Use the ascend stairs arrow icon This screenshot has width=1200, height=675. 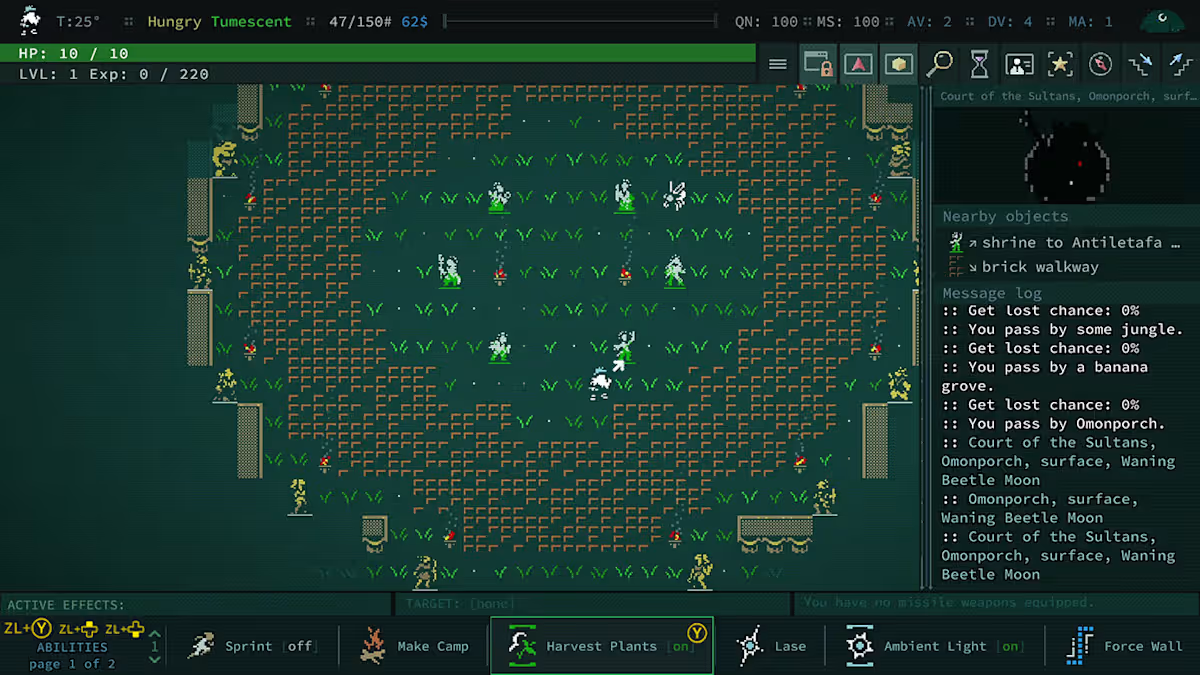point(1179,65)
